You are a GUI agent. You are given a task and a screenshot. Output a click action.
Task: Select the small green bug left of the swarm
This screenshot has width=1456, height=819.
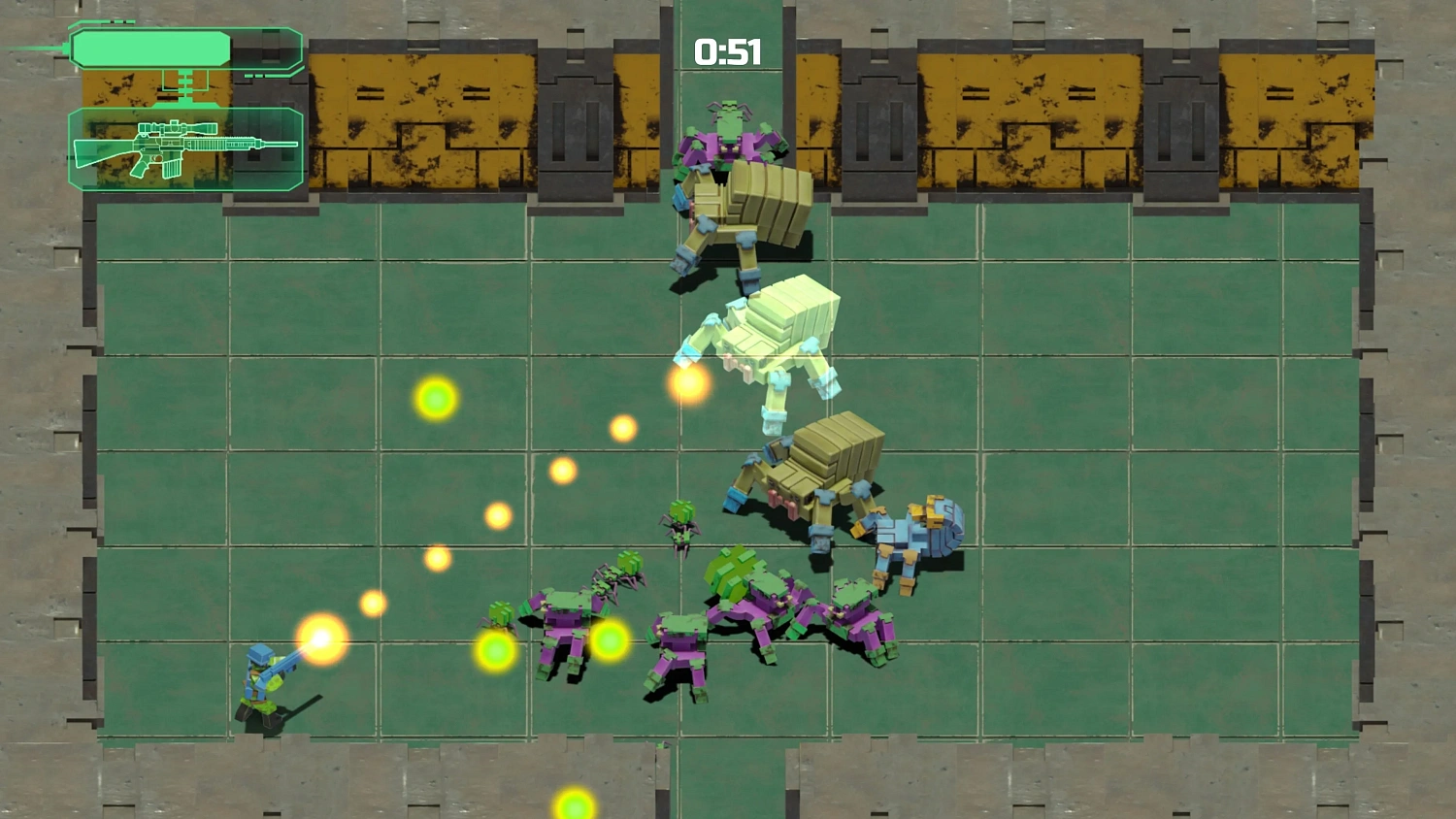[502, 611]
